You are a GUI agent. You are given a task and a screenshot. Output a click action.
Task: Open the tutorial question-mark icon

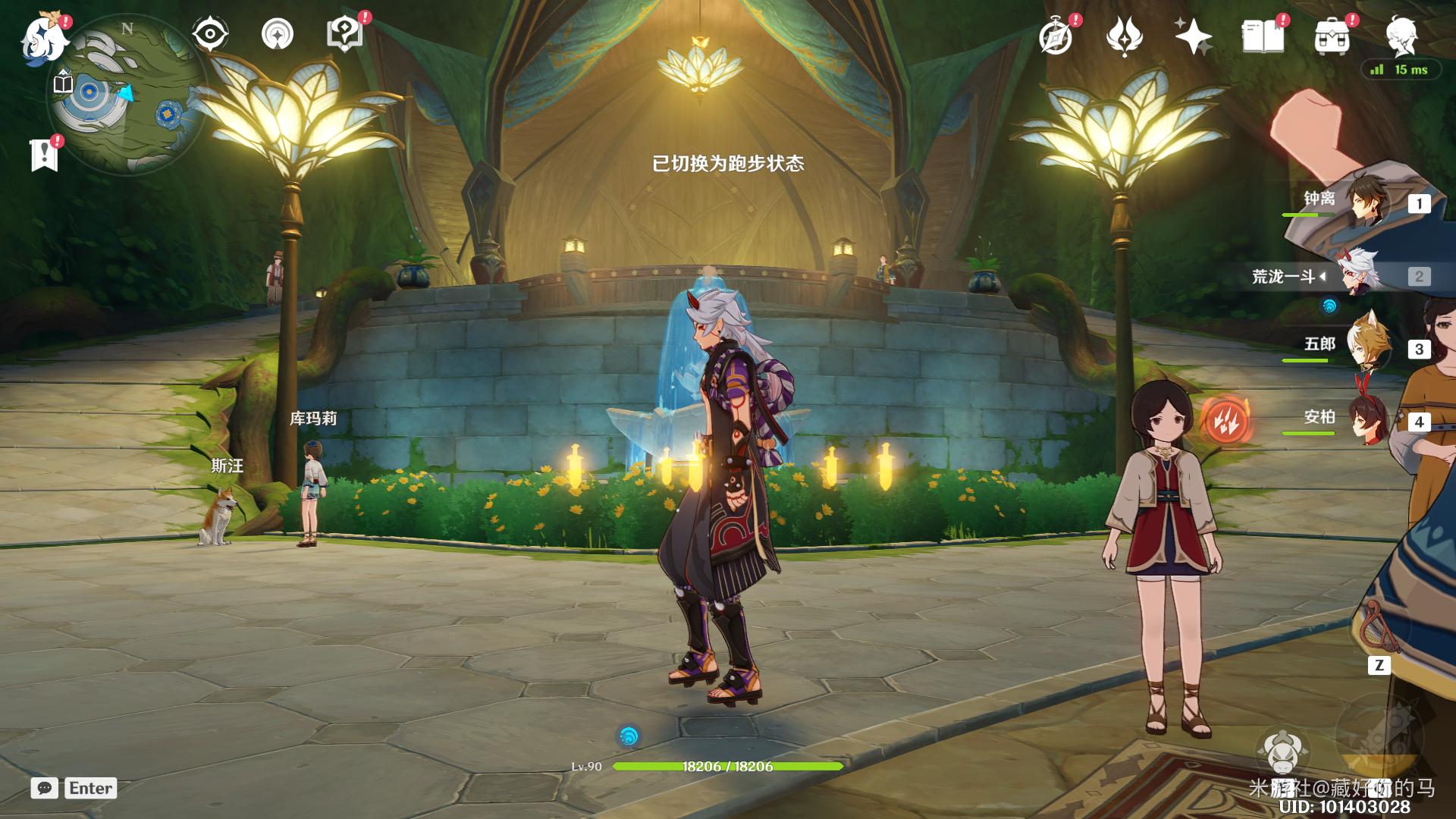coord(344,34)
